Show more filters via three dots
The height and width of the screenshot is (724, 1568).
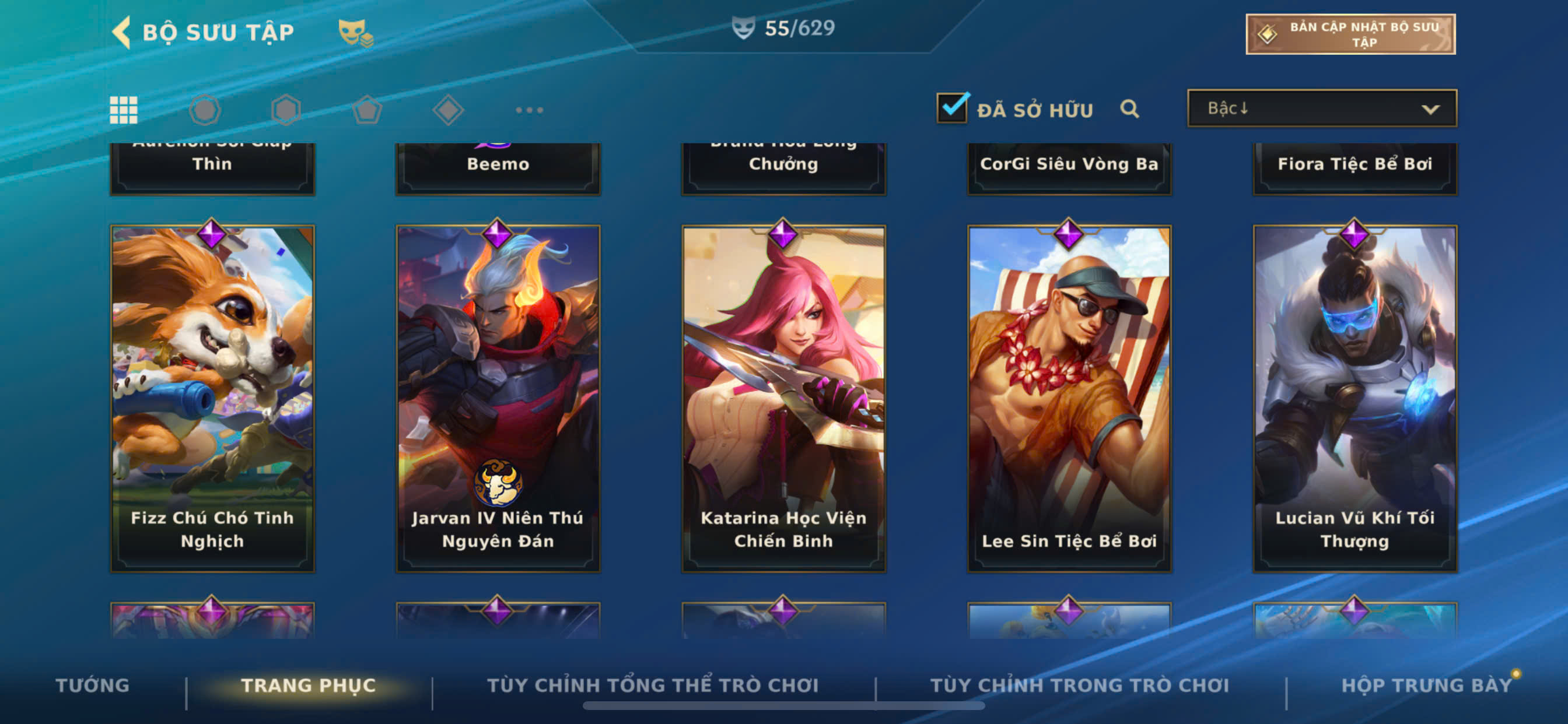pyautogui.click(x=529, y=110)
